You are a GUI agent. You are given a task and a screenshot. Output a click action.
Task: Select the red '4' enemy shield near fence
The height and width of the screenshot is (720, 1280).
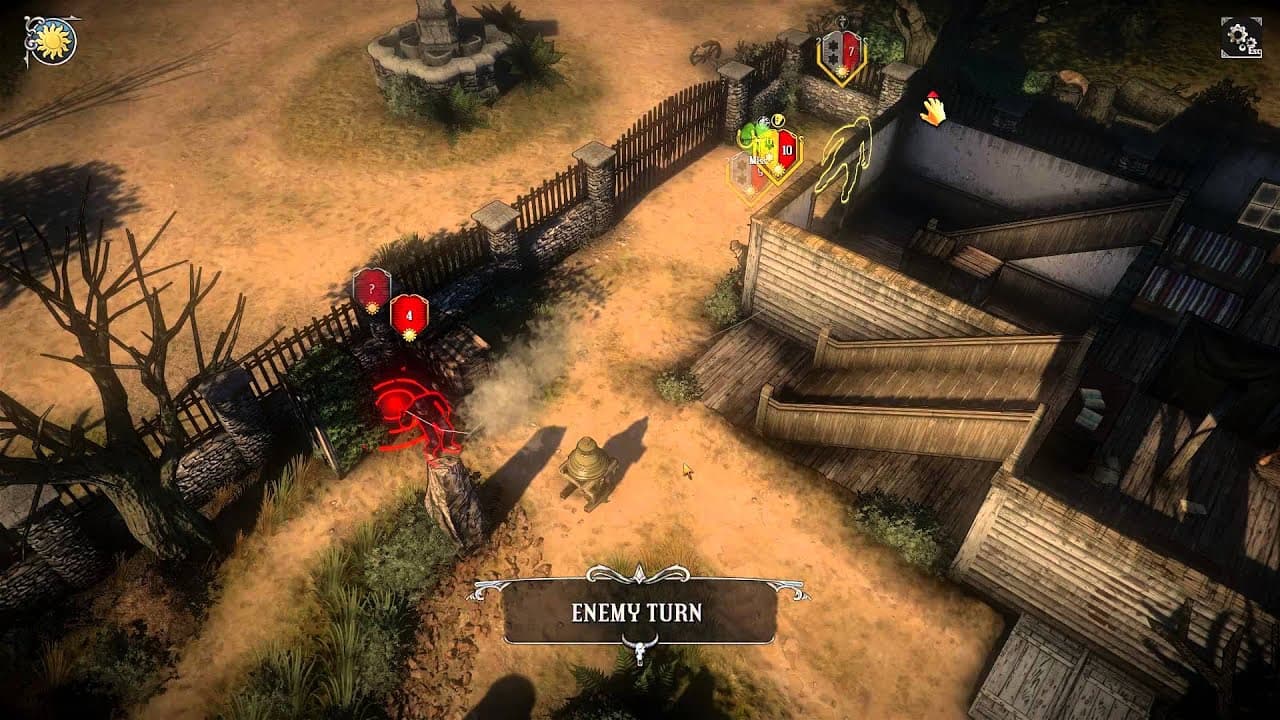click(x=409, y=317)
